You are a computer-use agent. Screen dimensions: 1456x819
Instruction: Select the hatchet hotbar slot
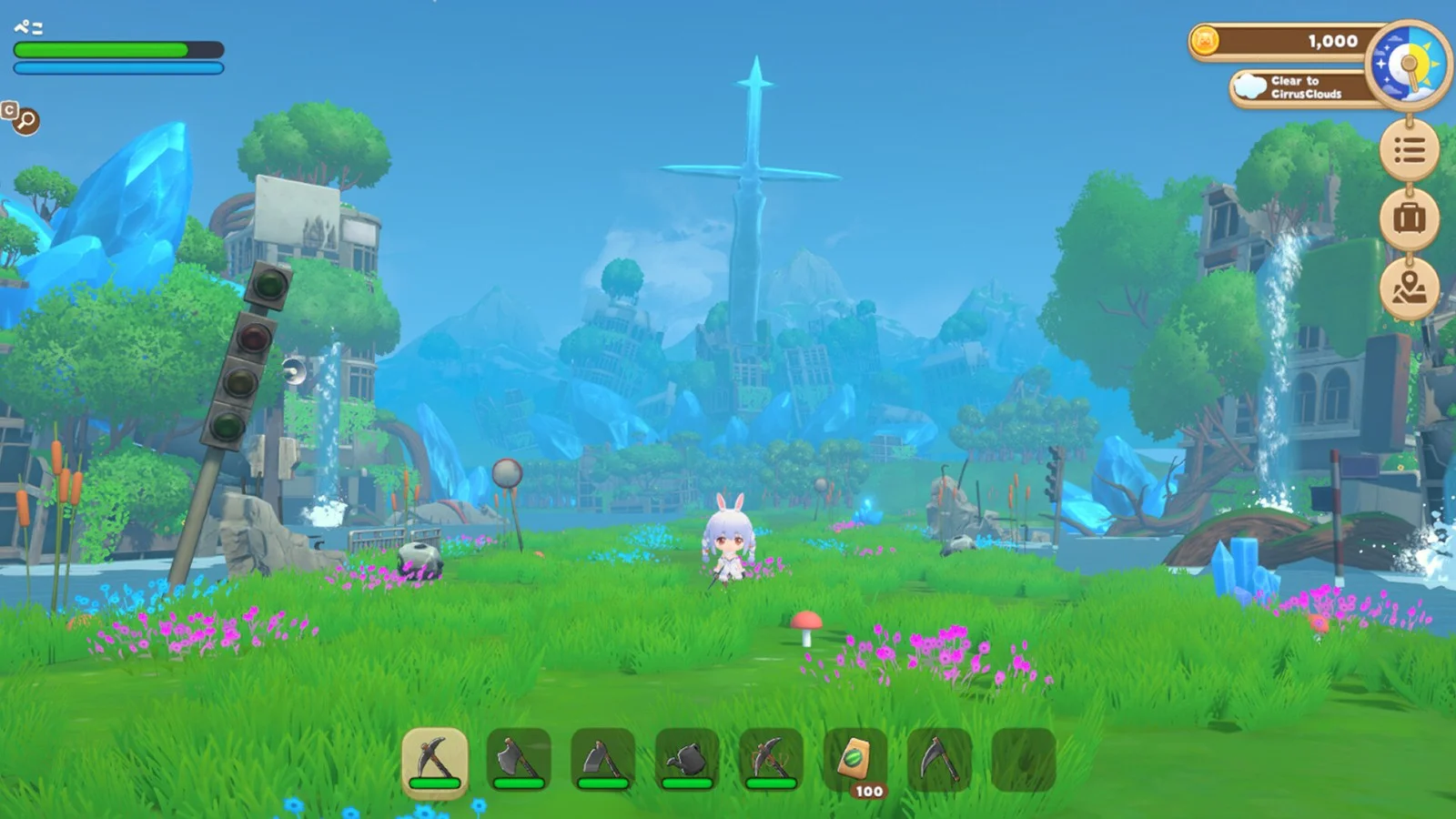coord(600,763)
